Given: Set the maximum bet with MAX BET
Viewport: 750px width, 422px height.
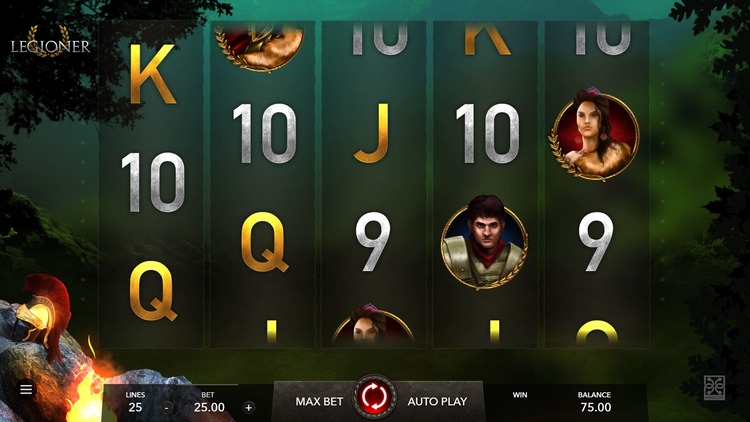Looking at the screenshot, I should click(x=319, y=401).
